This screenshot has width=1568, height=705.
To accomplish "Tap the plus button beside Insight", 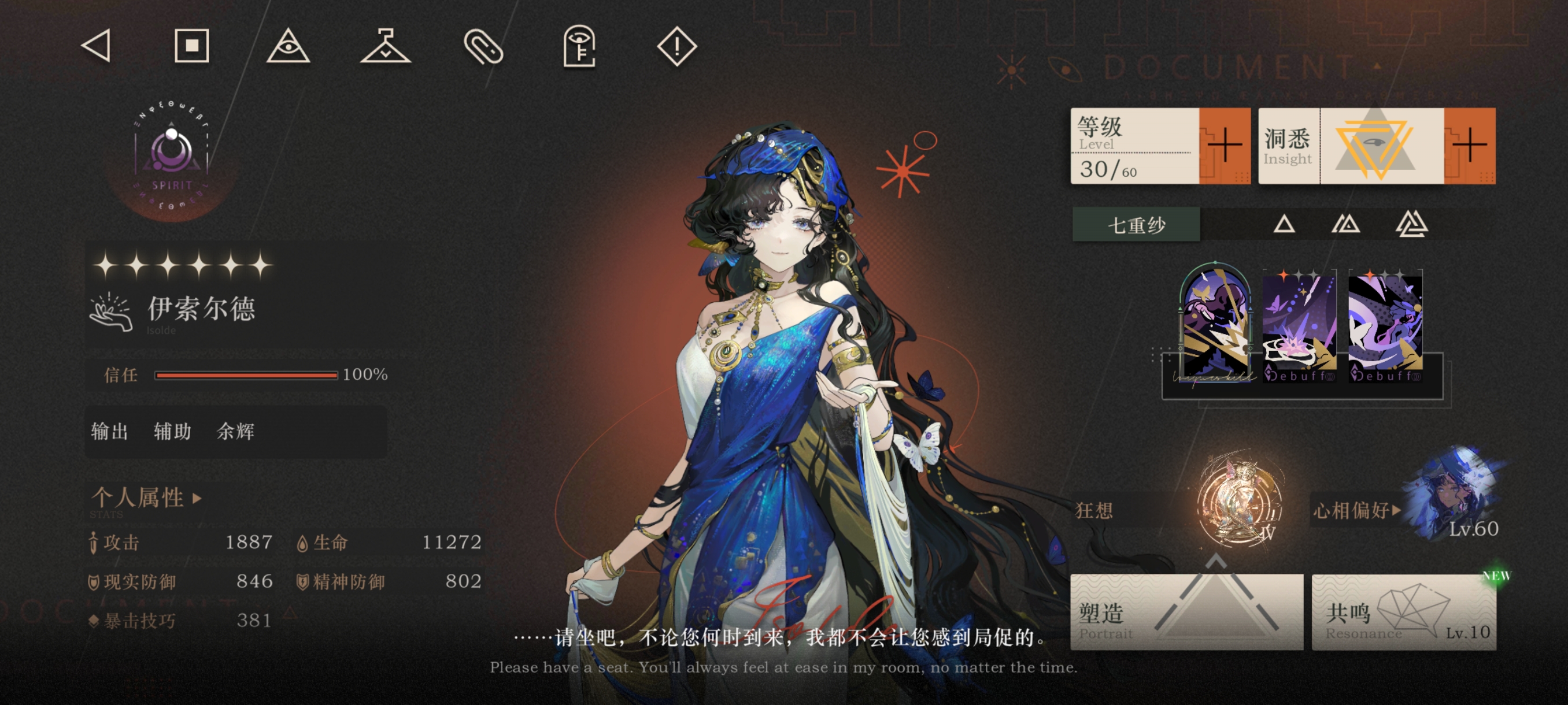I will click(x=1469, y=146).
